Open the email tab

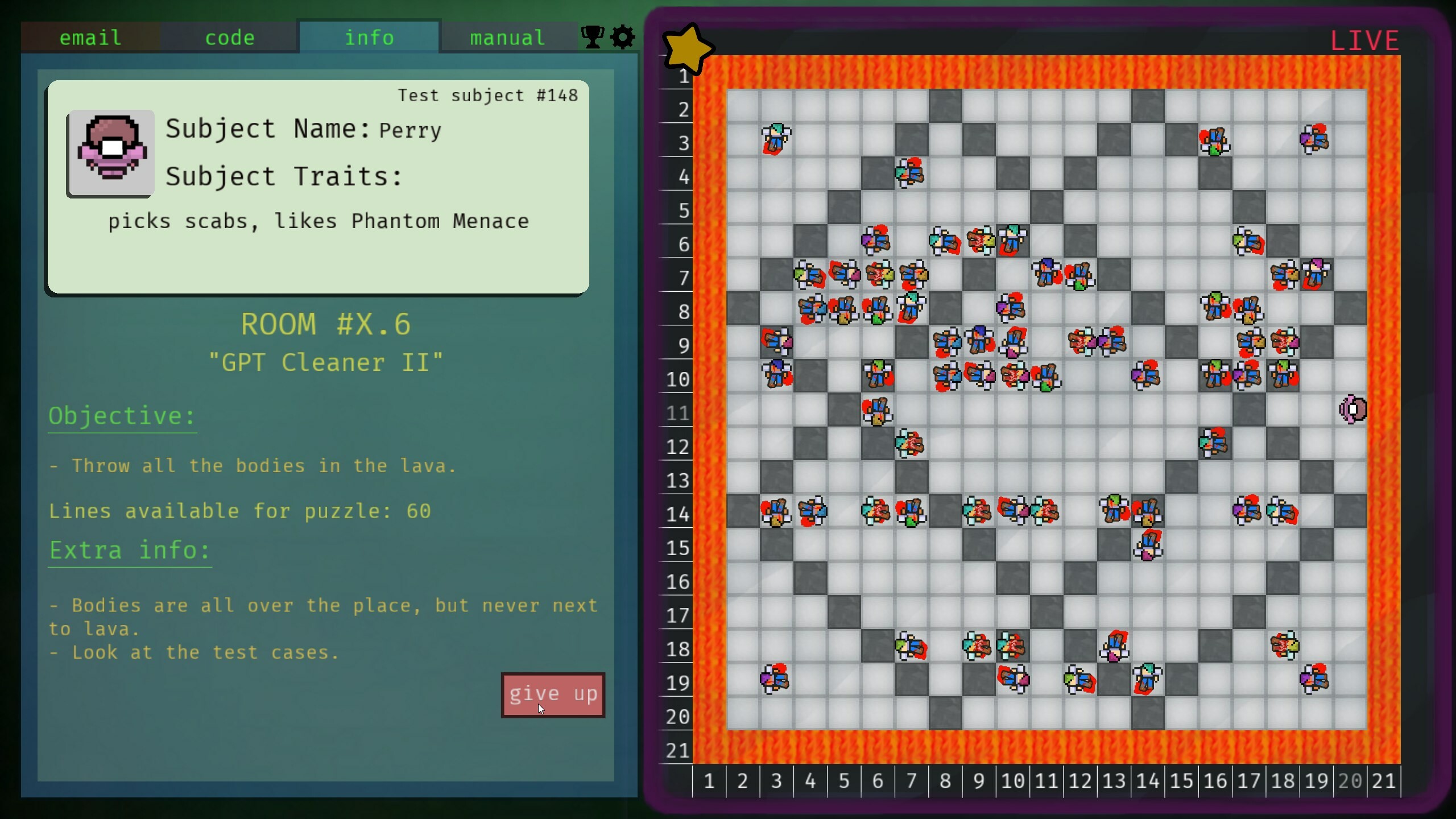tap(90, 37)
